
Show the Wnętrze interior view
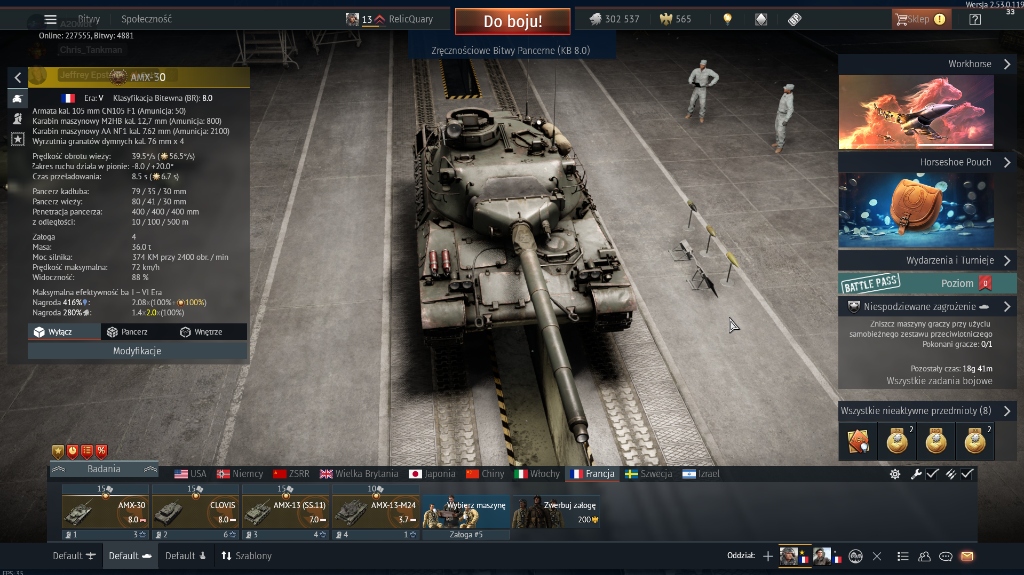coord(201,332)
